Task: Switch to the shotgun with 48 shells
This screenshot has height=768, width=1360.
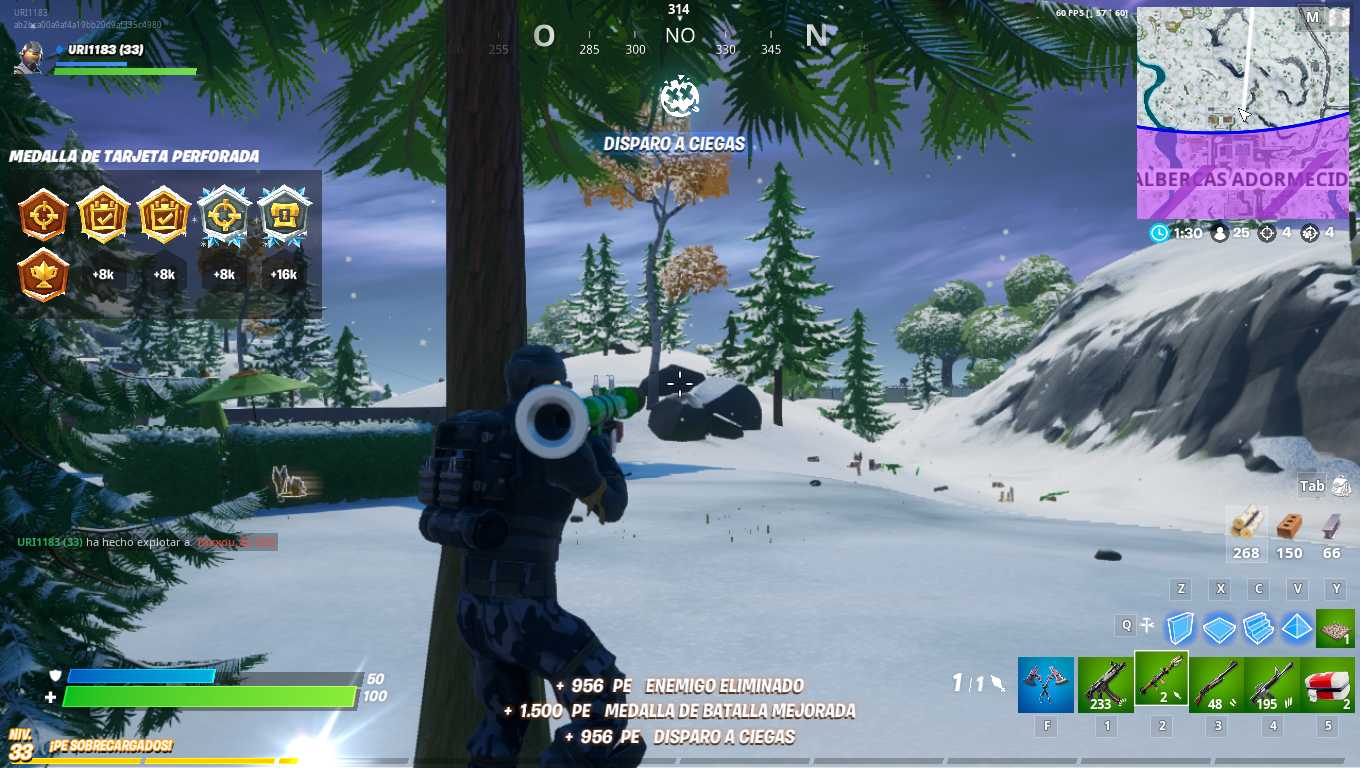Action: click(1219, 685)
